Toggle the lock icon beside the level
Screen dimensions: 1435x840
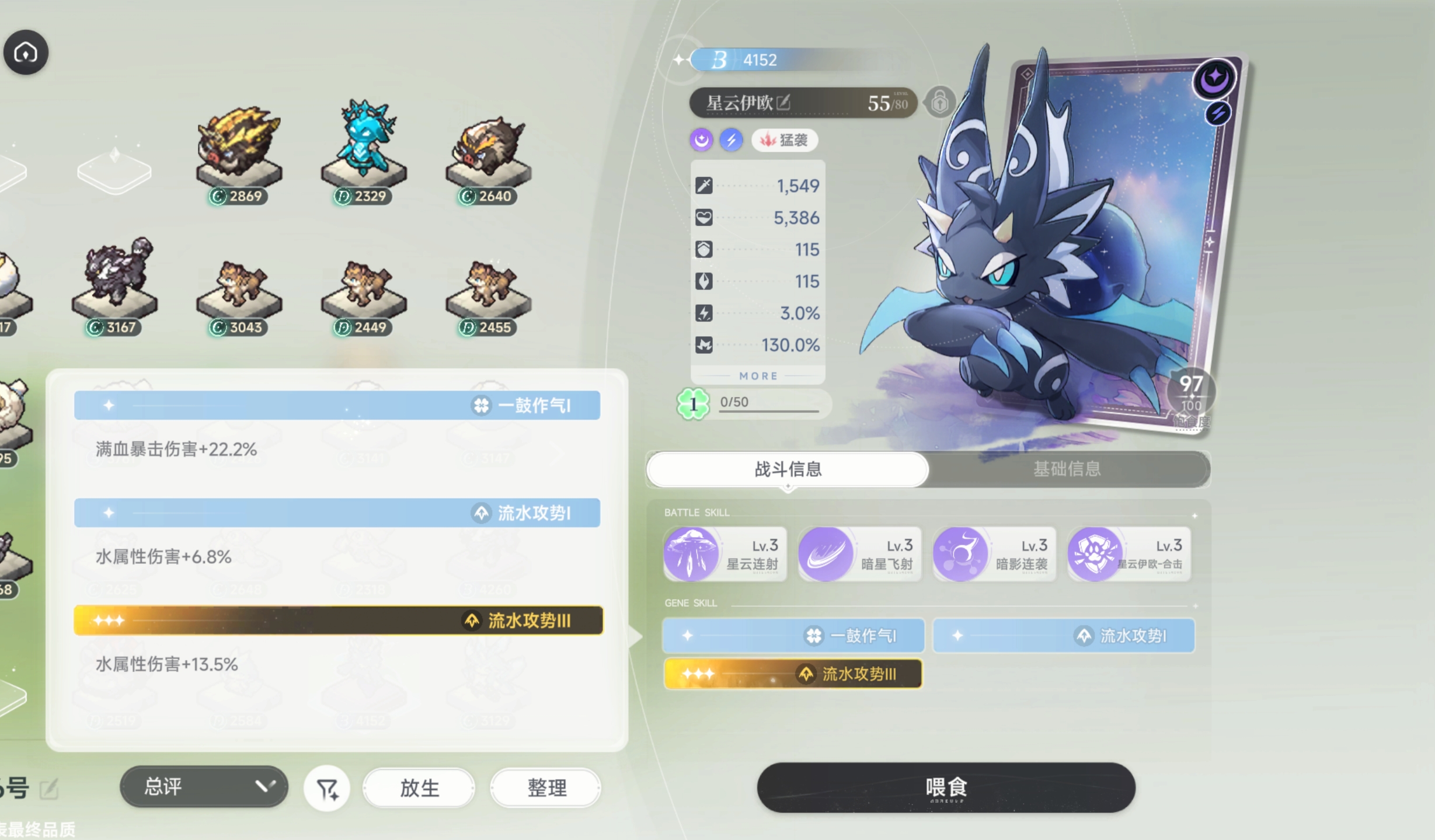pyautogui.click(x=939, y=103)
